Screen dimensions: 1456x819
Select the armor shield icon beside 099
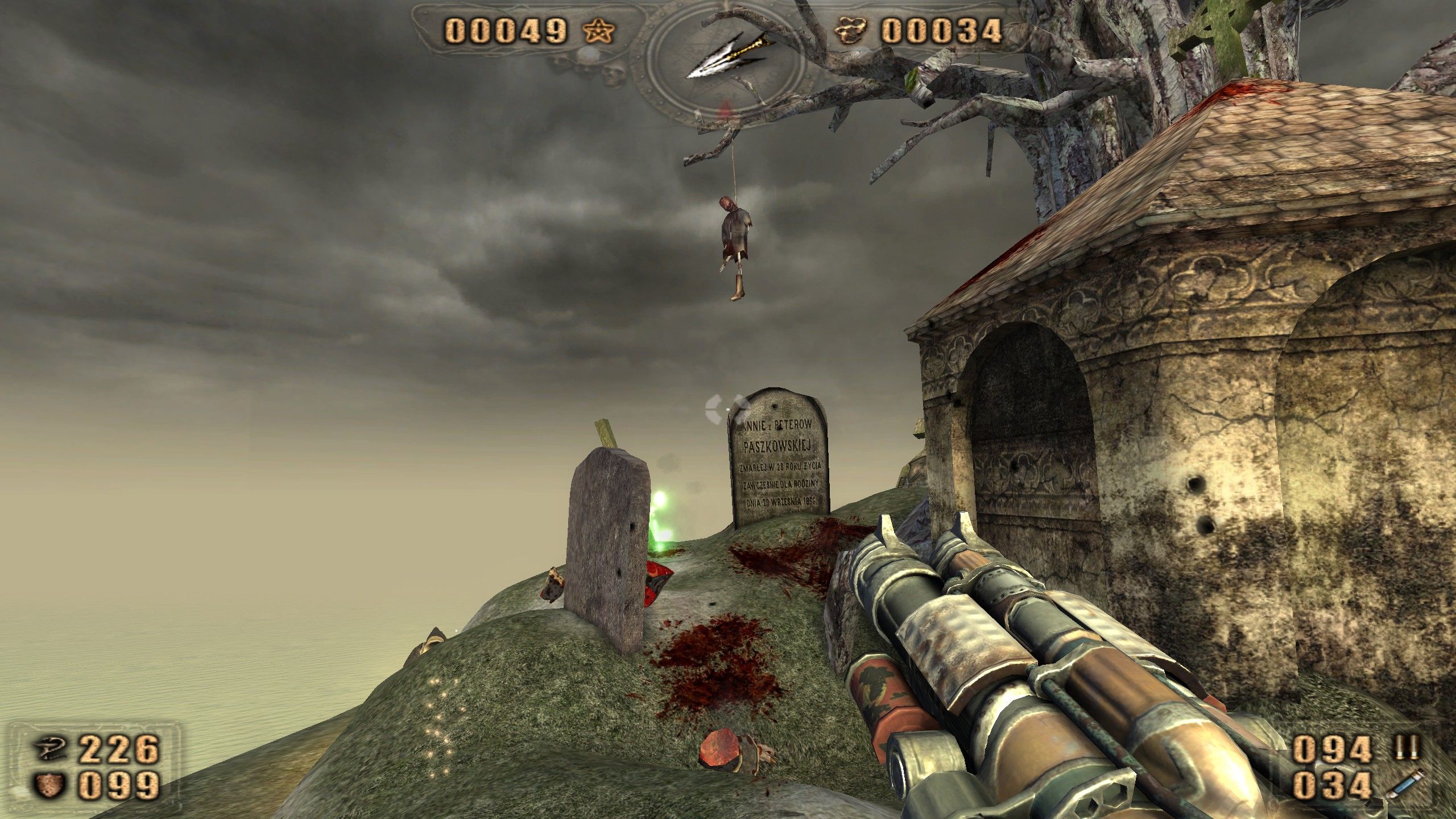[x=50, y=782]
